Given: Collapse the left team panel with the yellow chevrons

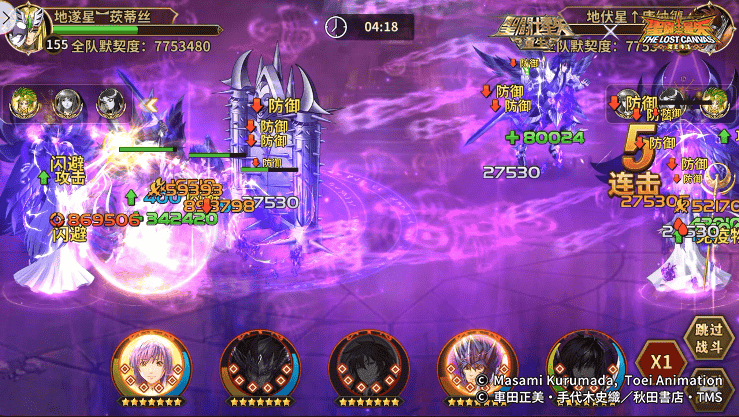Looking at the screenshot, I should (149, 103).
